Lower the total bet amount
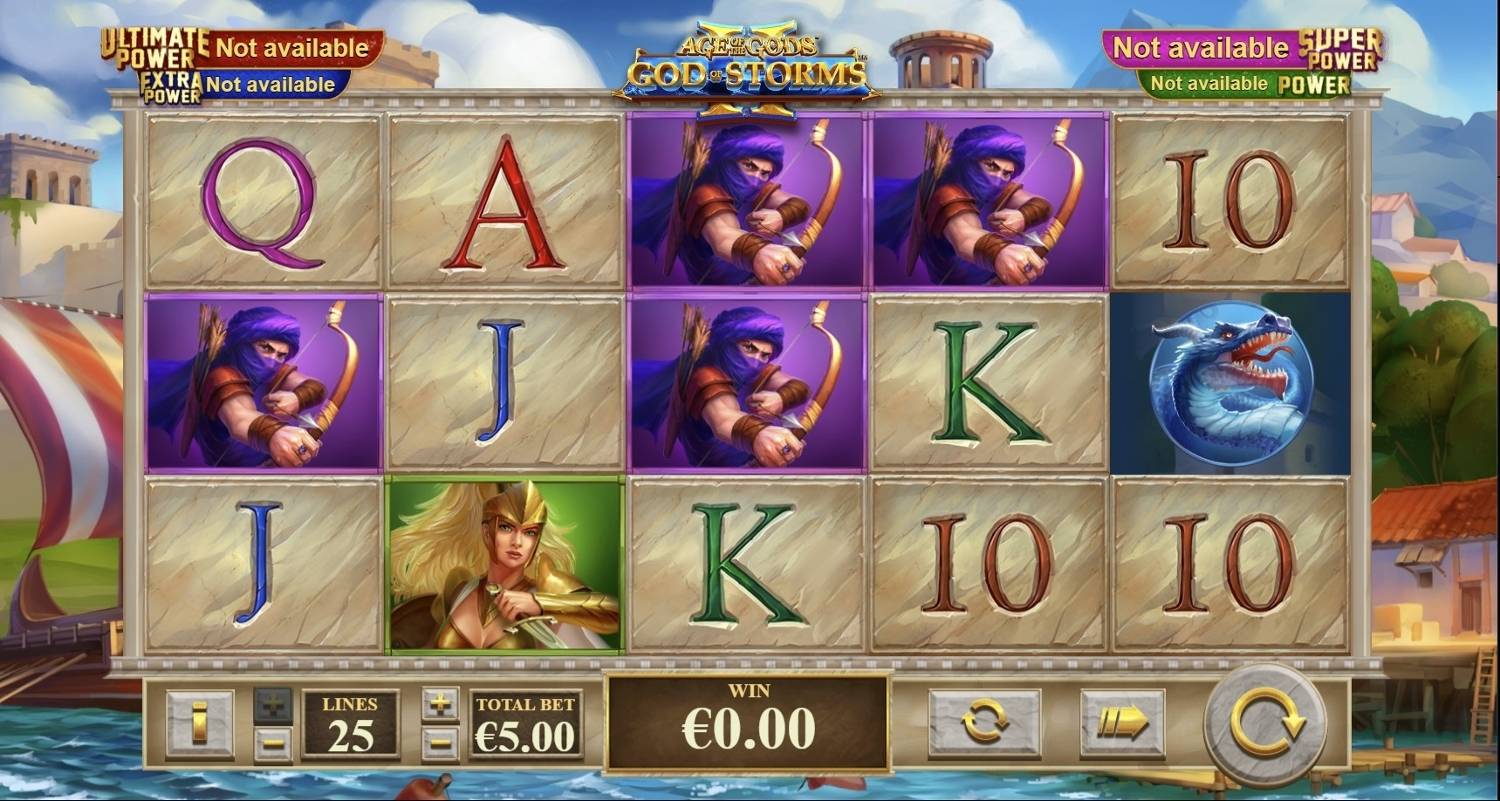The height and width of the screenshot is (801, 1500). point(440,743)
